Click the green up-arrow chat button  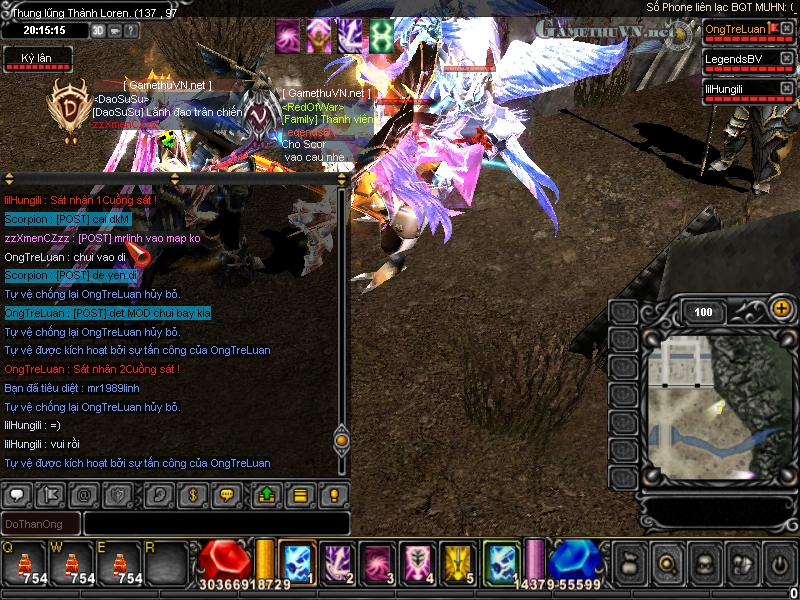pos(267,494)
